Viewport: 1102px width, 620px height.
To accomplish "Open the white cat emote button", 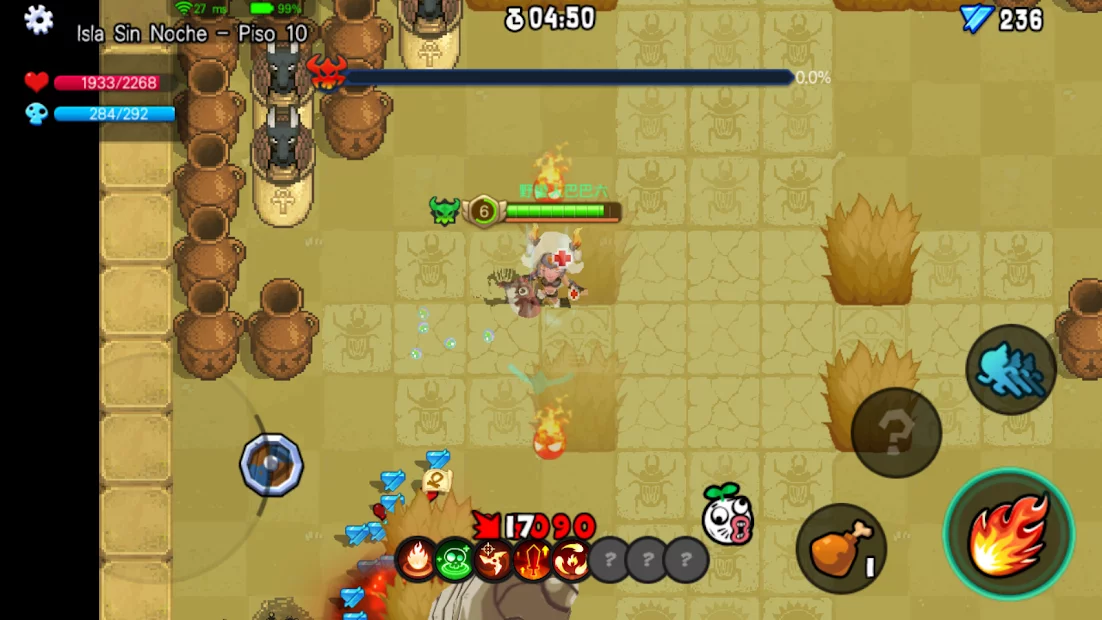I will [x=727, y=516].
